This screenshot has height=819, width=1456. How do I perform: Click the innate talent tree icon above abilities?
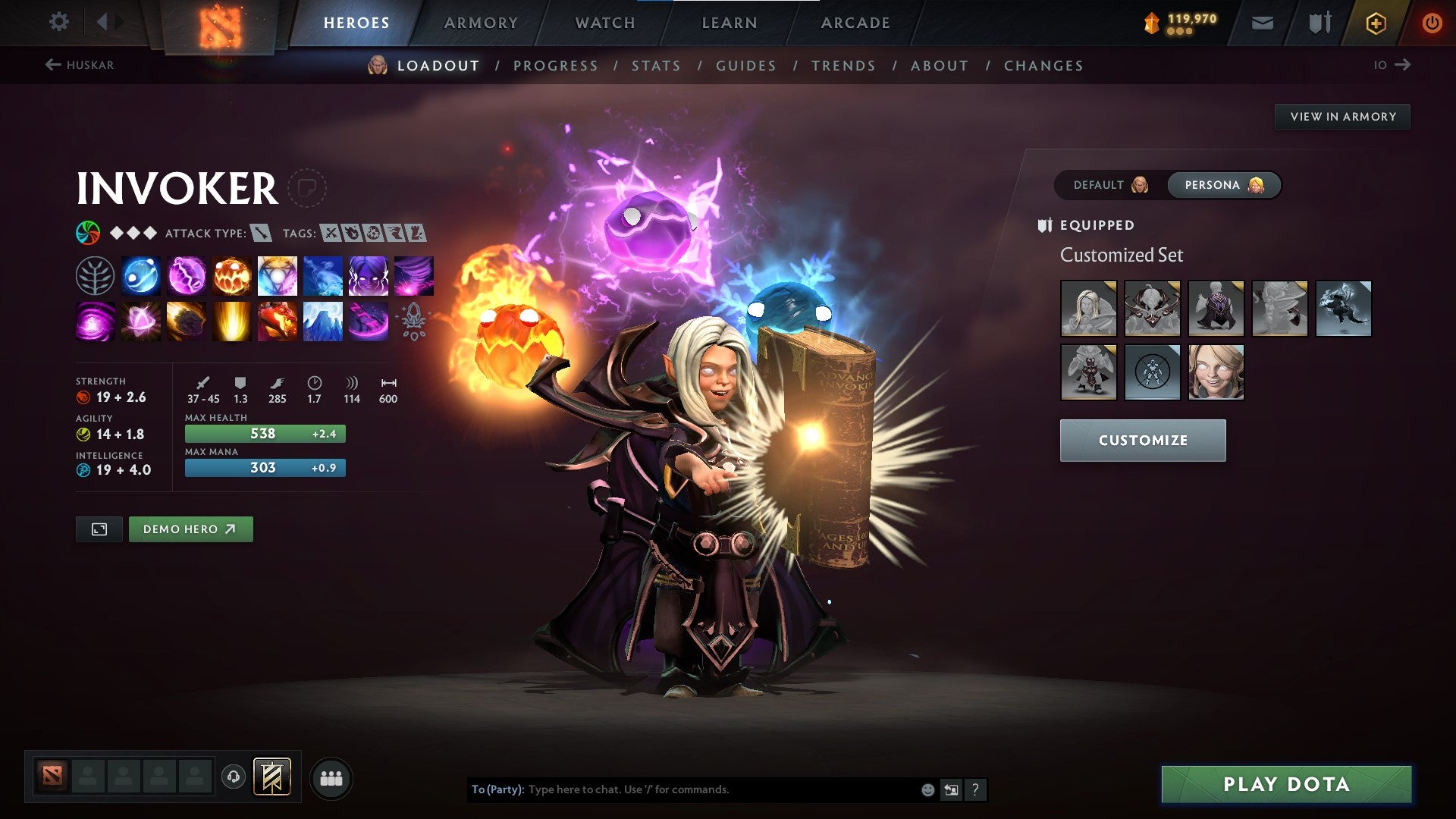96,275
